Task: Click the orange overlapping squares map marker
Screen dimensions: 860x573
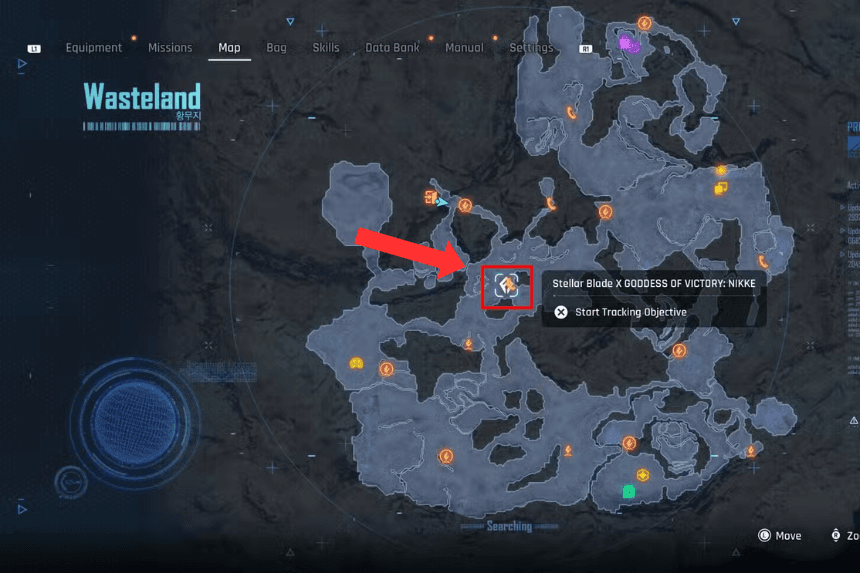Action: point(720,188)
